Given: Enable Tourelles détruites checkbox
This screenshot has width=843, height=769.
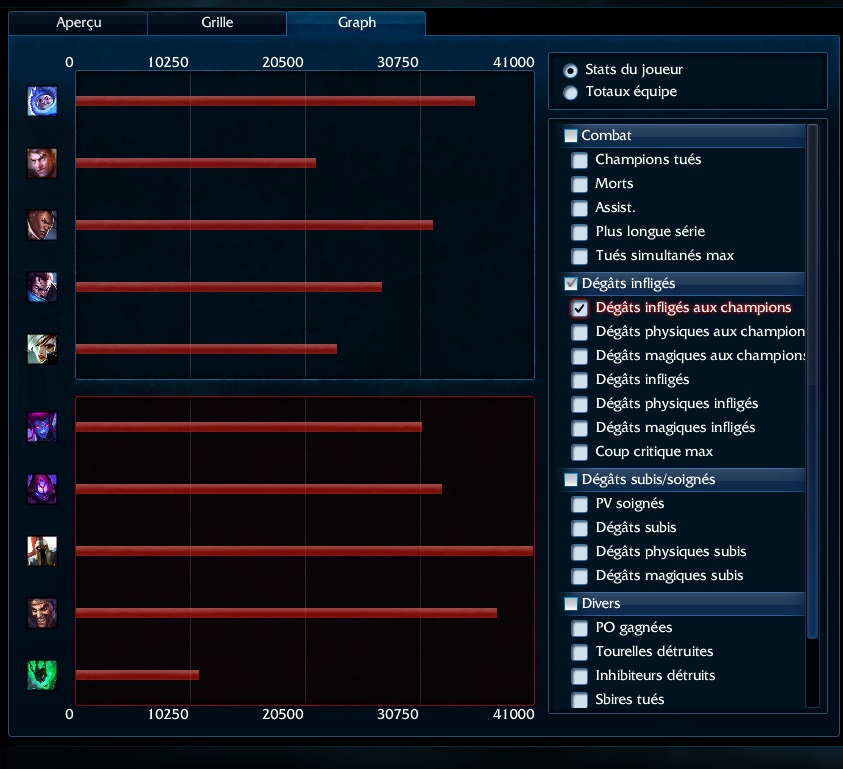Looking at the screenshot, I should coord(580,652).
